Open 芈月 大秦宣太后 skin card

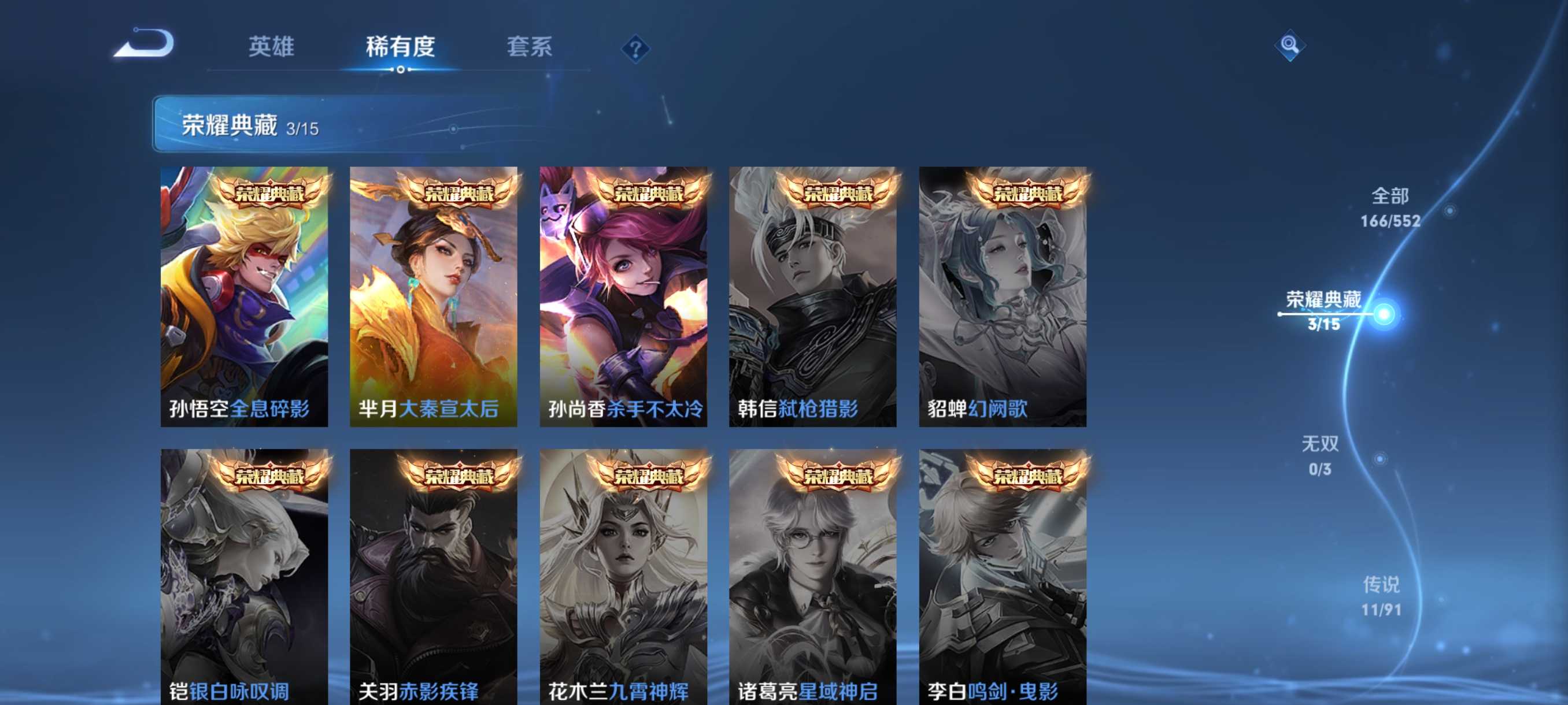435,298
